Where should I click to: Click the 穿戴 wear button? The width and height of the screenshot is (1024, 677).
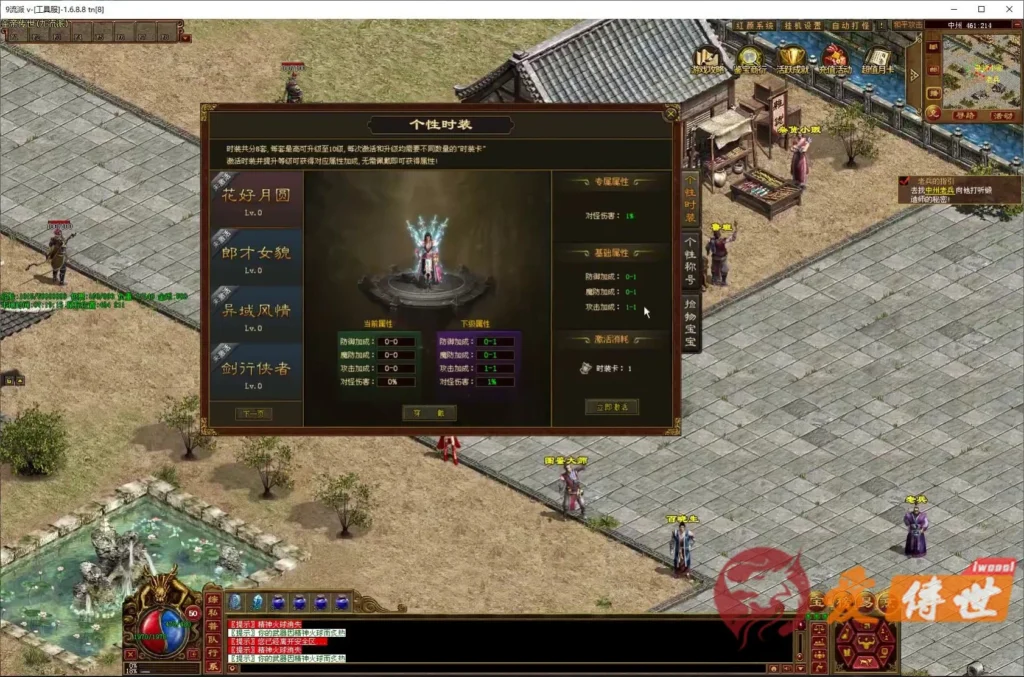[x=429, y=413]
